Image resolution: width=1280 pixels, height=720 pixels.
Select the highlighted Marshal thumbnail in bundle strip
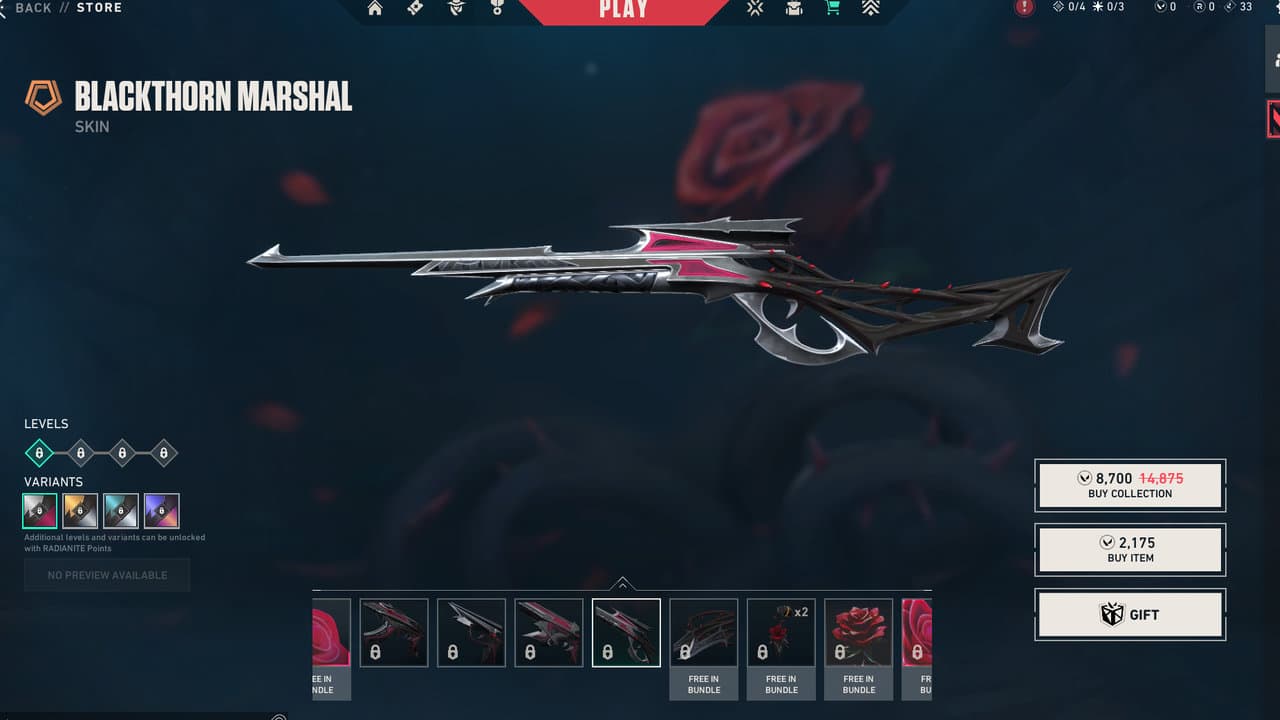[626, 632]
